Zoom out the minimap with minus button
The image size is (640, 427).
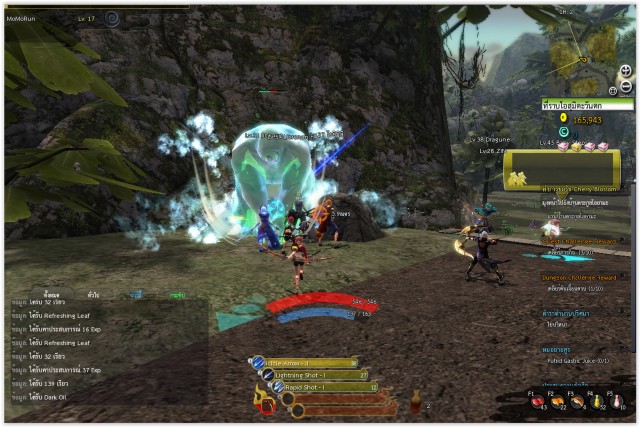click(x=625, y=87)
